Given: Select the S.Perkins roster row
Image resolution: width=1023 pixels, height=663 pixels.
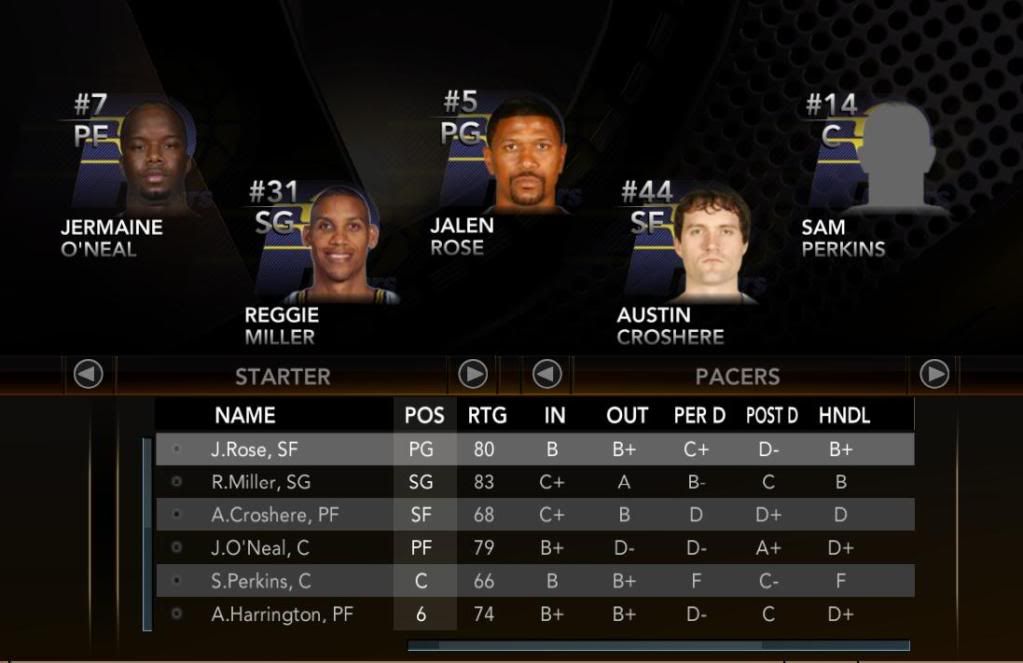Looking at the screenshot, I should (534, 581).
